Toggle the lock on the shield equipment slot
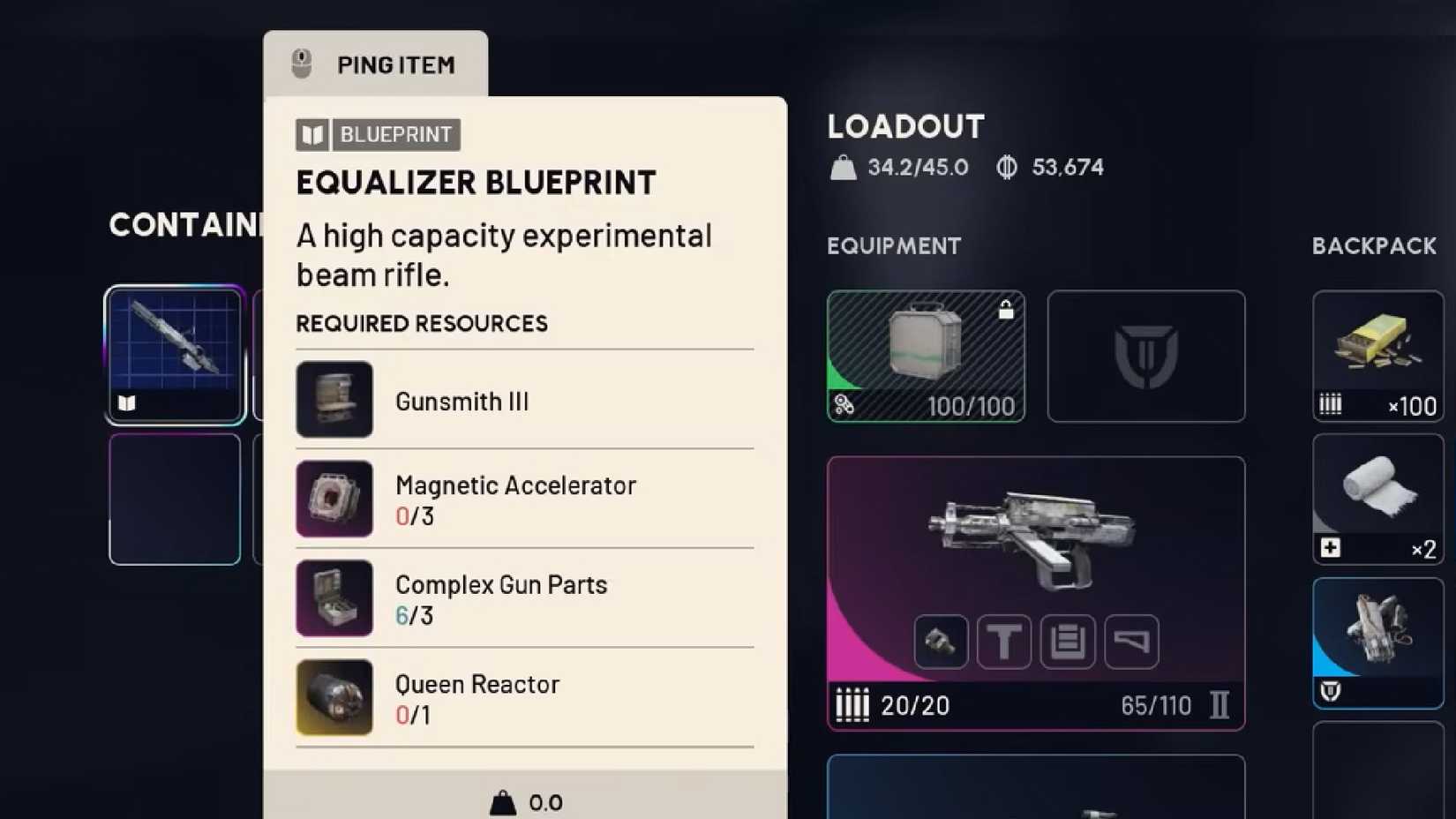 point(1006,310)
